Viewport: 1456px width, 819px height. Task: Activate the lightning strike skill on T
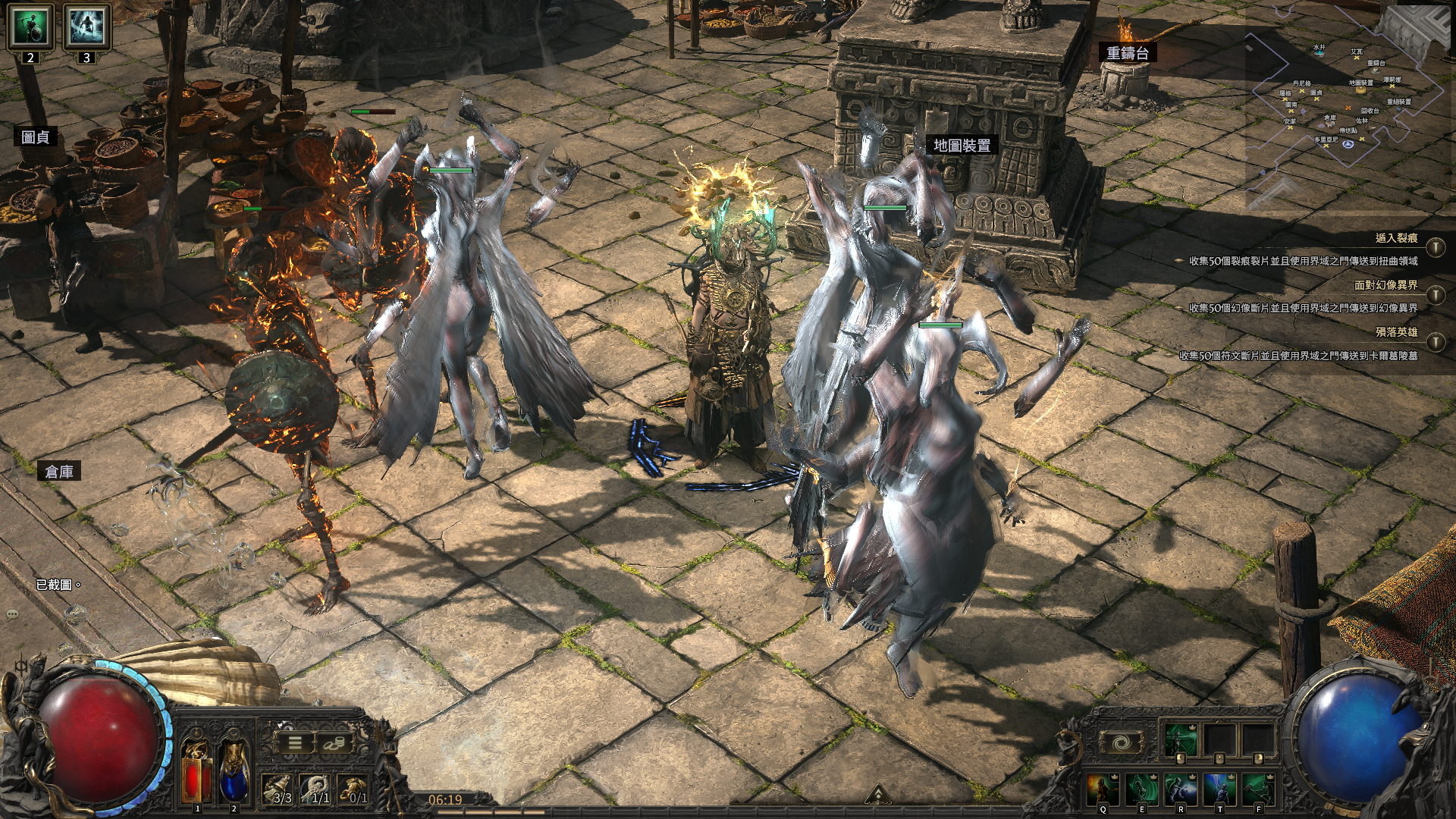coord(1219,789)
